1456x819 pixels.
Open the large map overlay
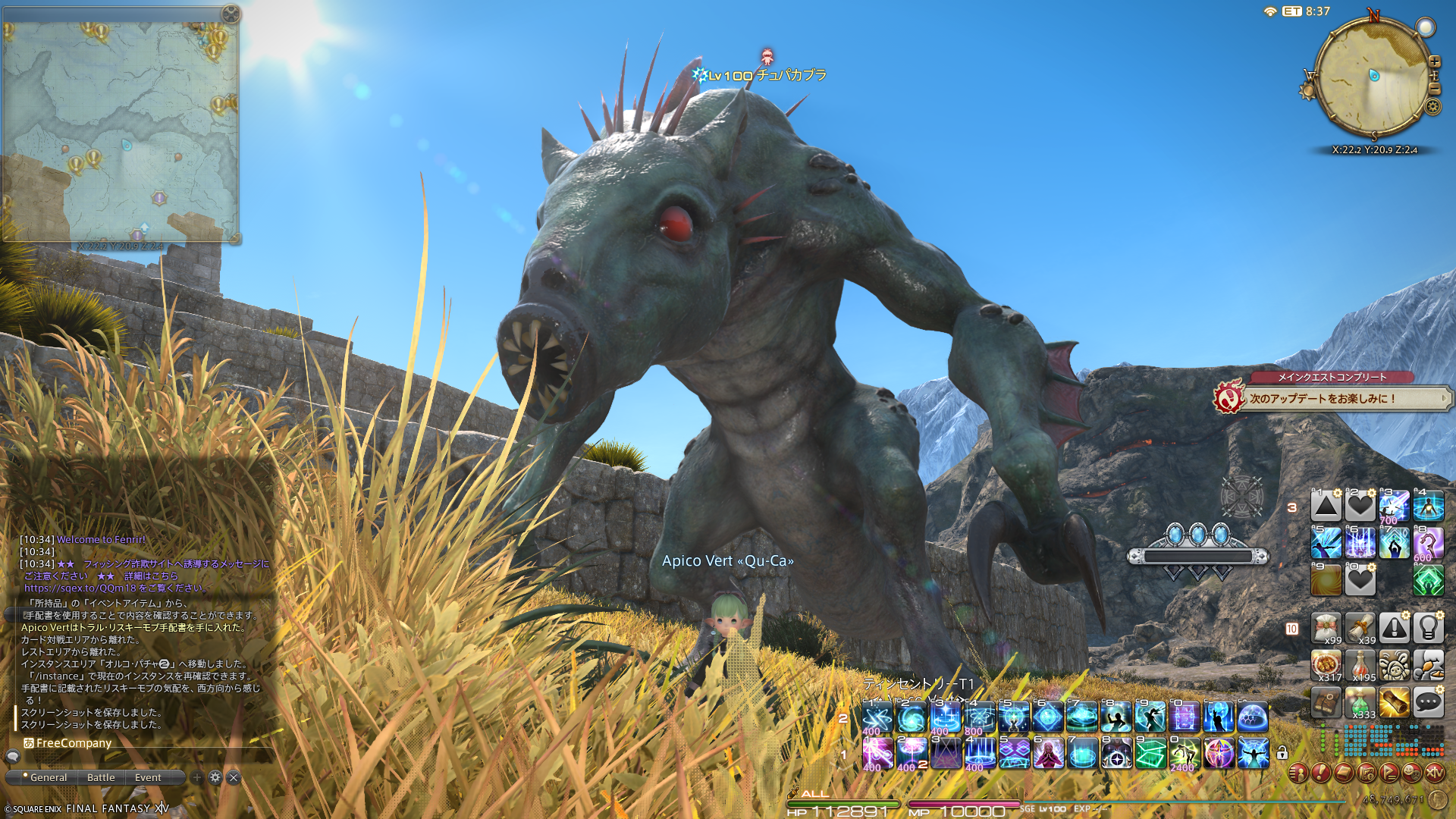[x=121, y=129]
